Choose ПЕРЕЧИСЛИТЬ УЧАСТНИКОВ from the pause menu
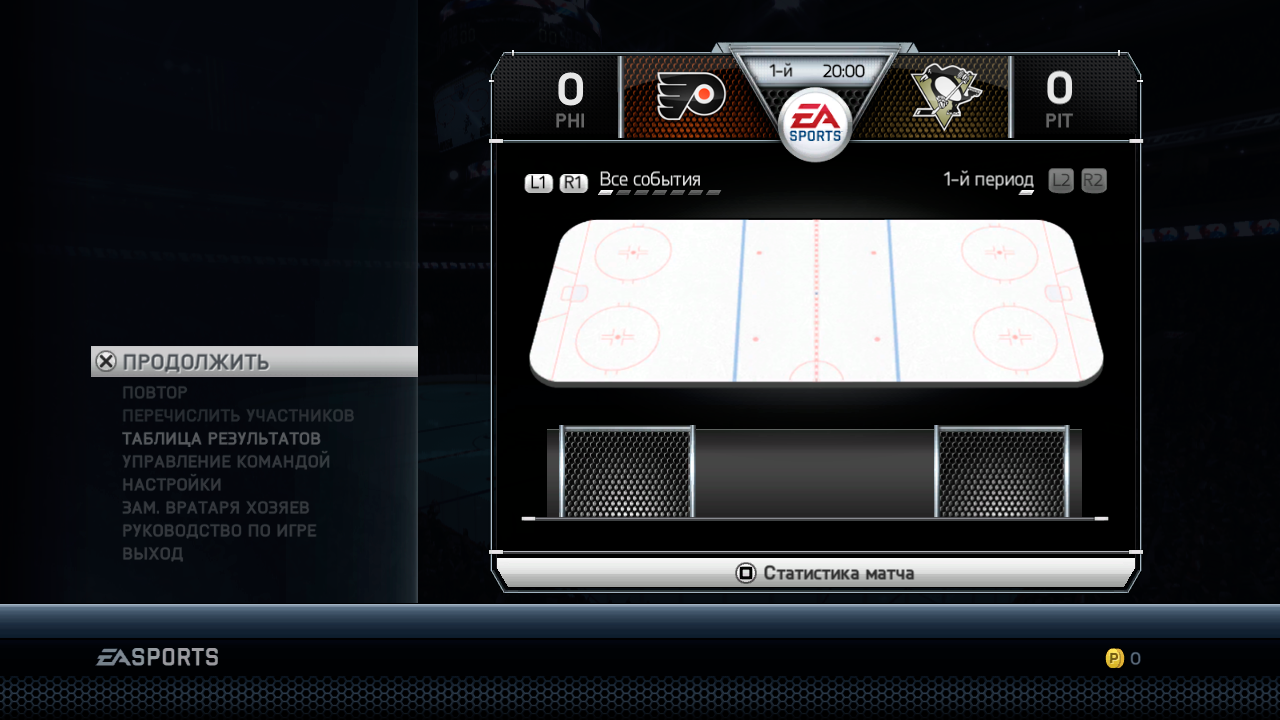 click(238, 416)
